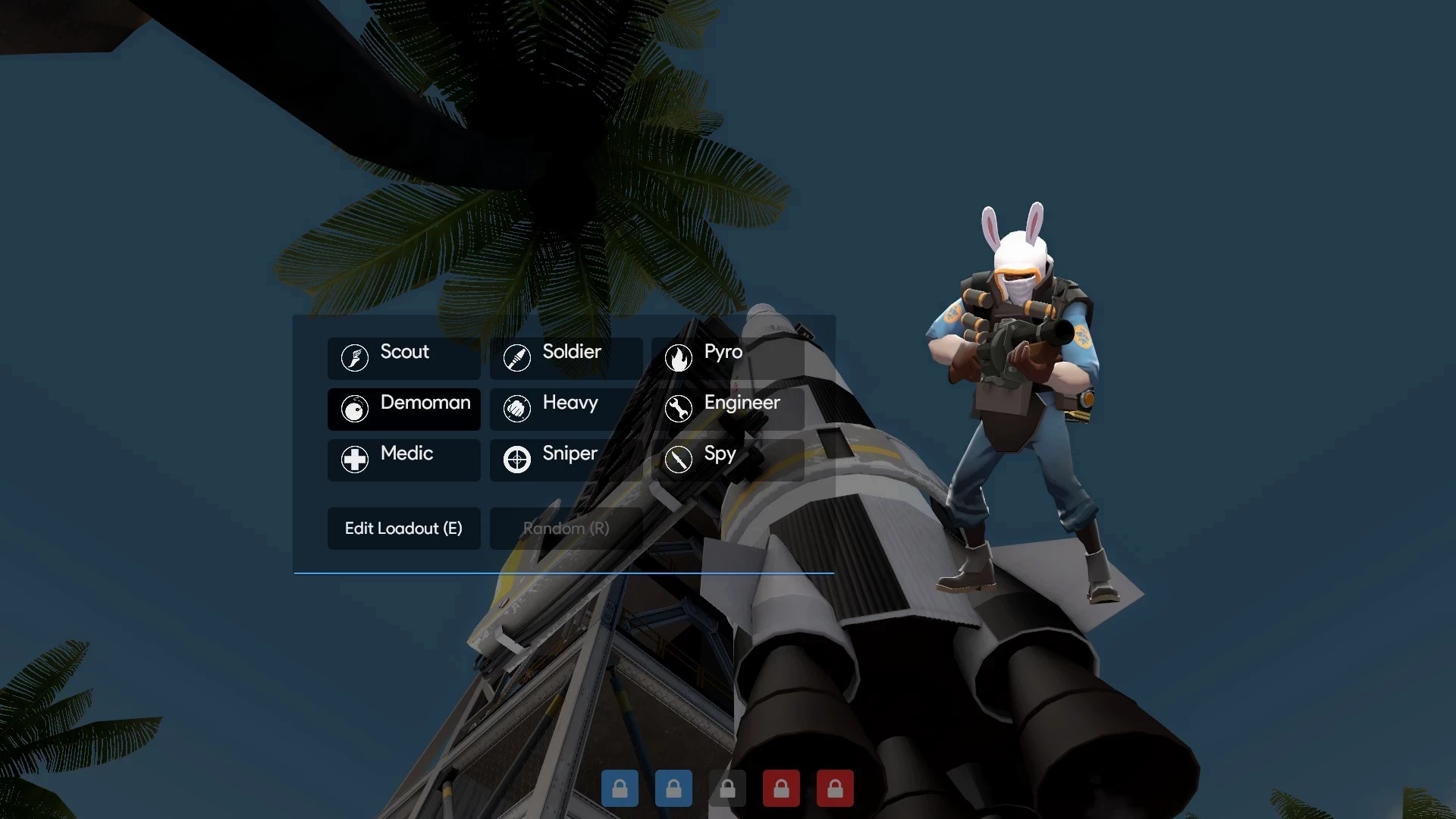The height and width of the screenshot is (819, 1456).
Task: Select the Demoman class button
Action: 403,408
